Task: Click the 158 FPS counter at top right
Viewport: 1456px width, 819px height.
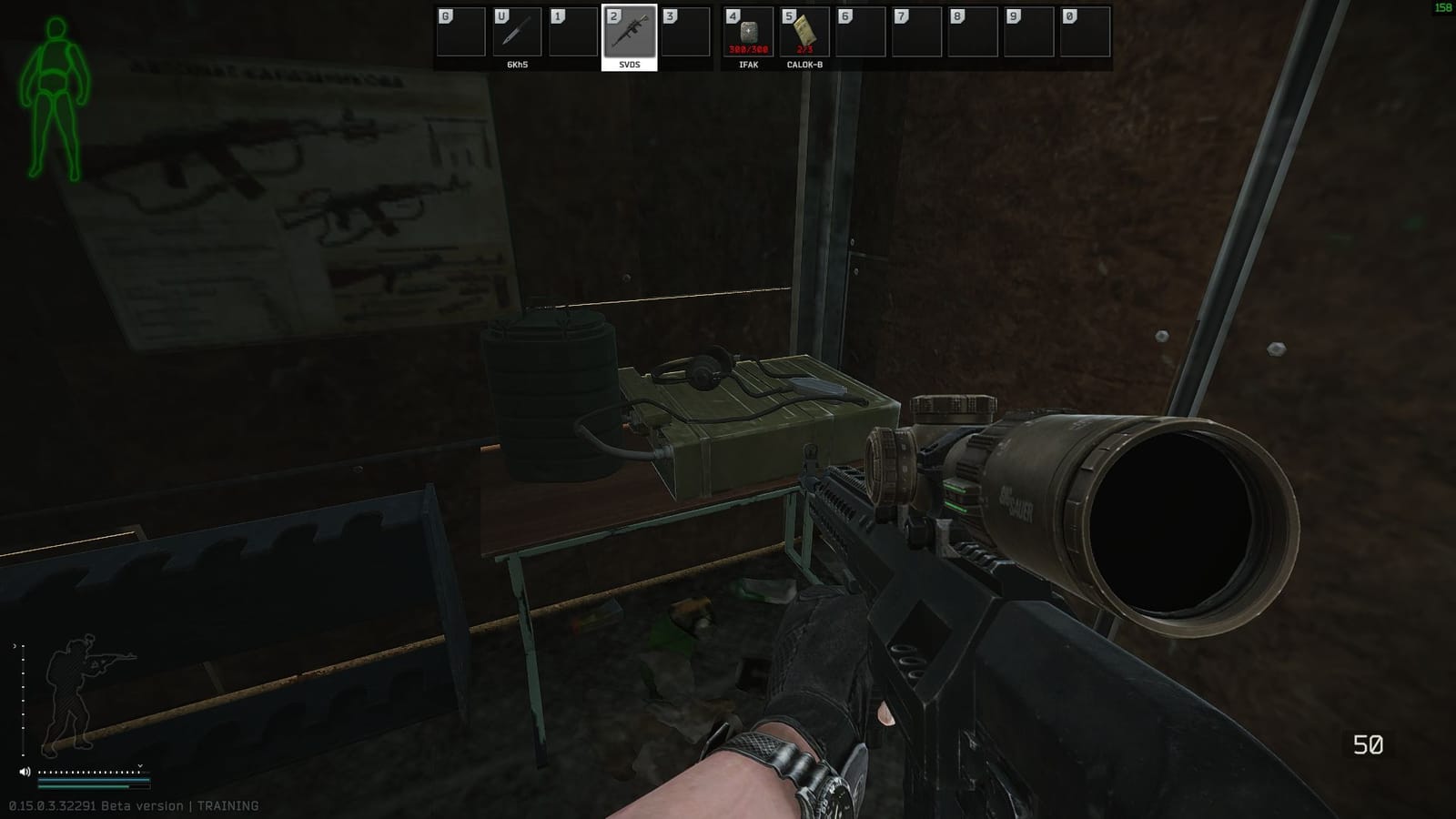Action: (1443, 7)
